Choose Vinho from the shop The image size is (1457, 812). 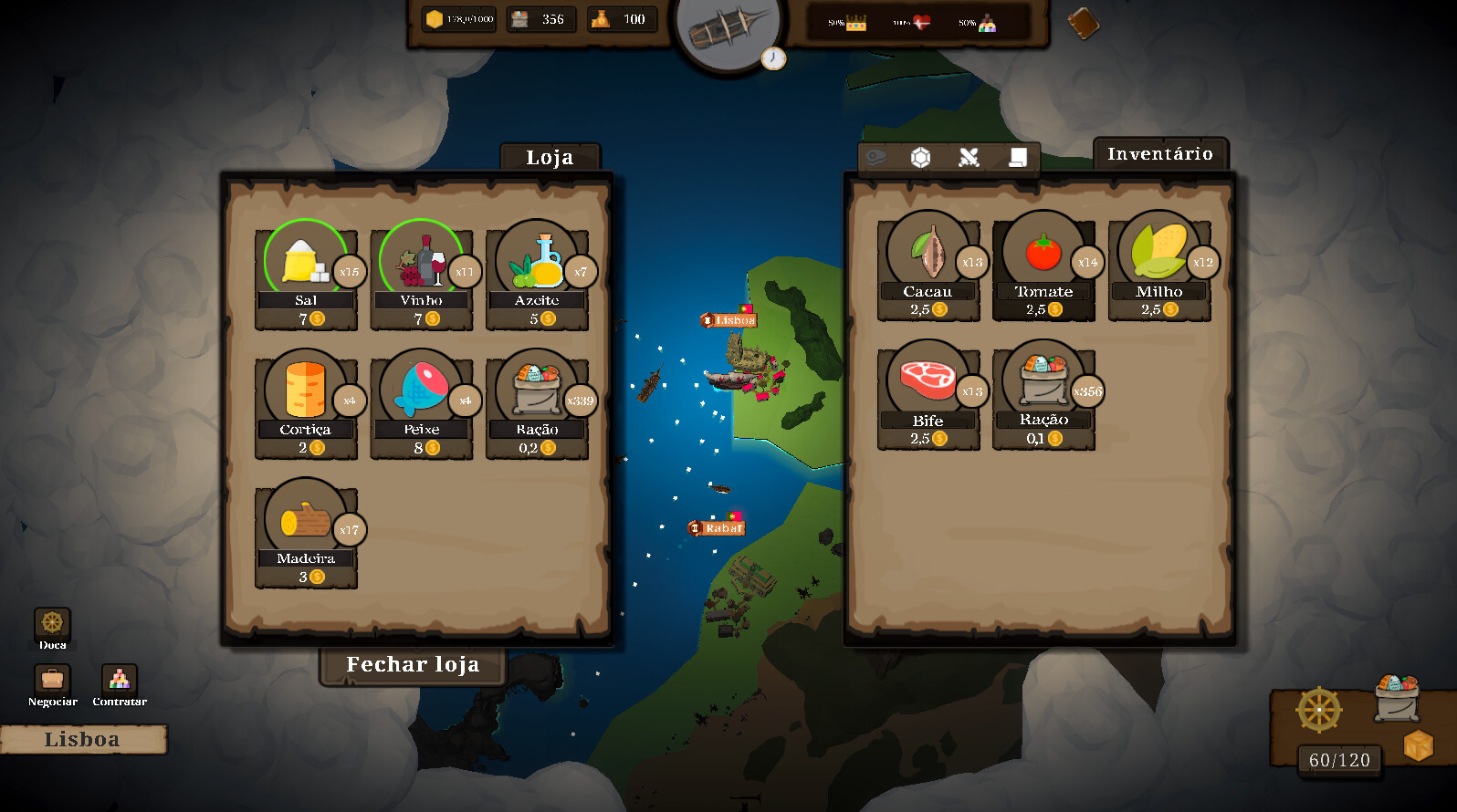coord(421,264)
